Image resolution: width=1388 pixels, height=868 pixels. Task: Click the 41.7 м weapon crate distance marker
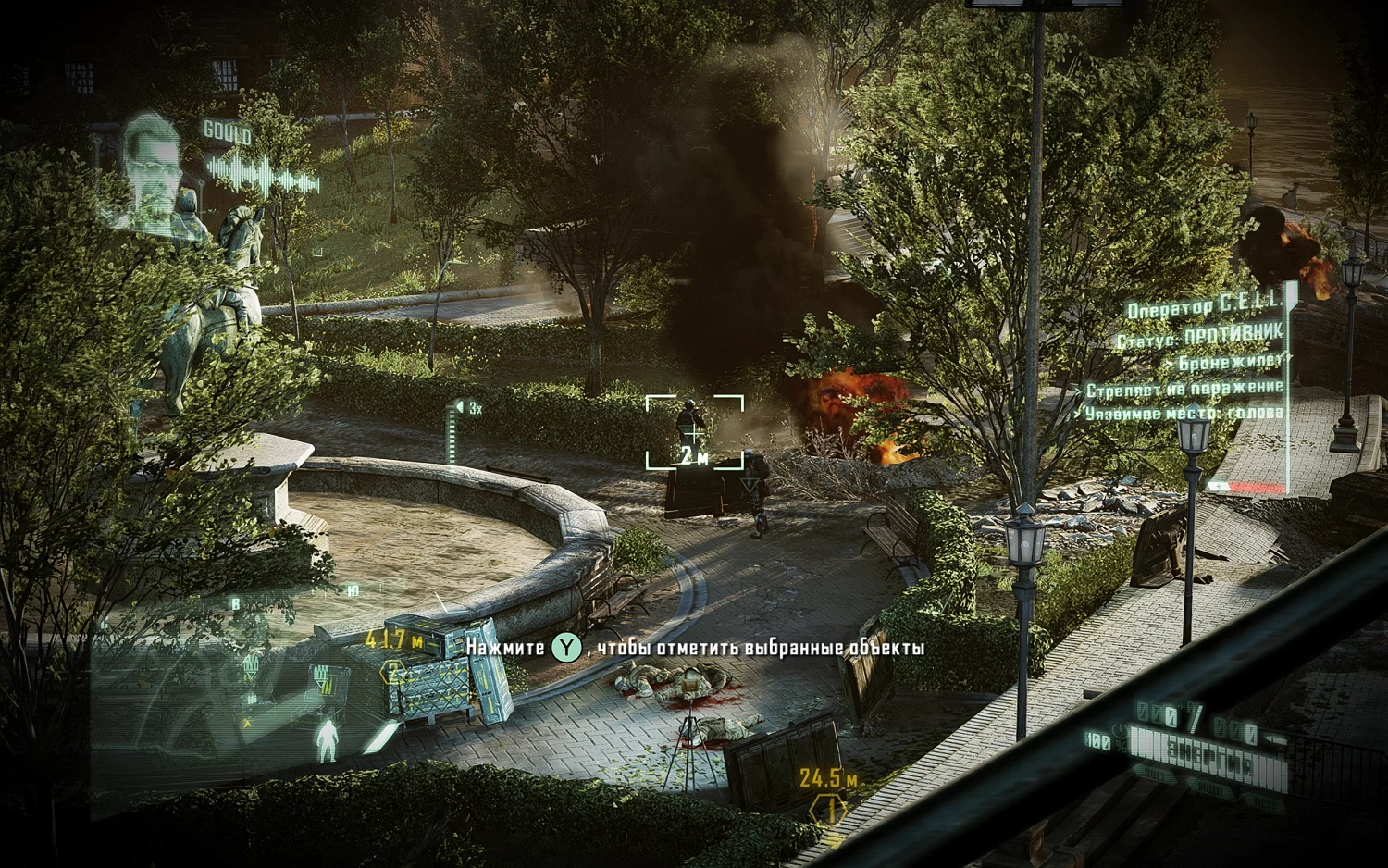coord(394,639)
